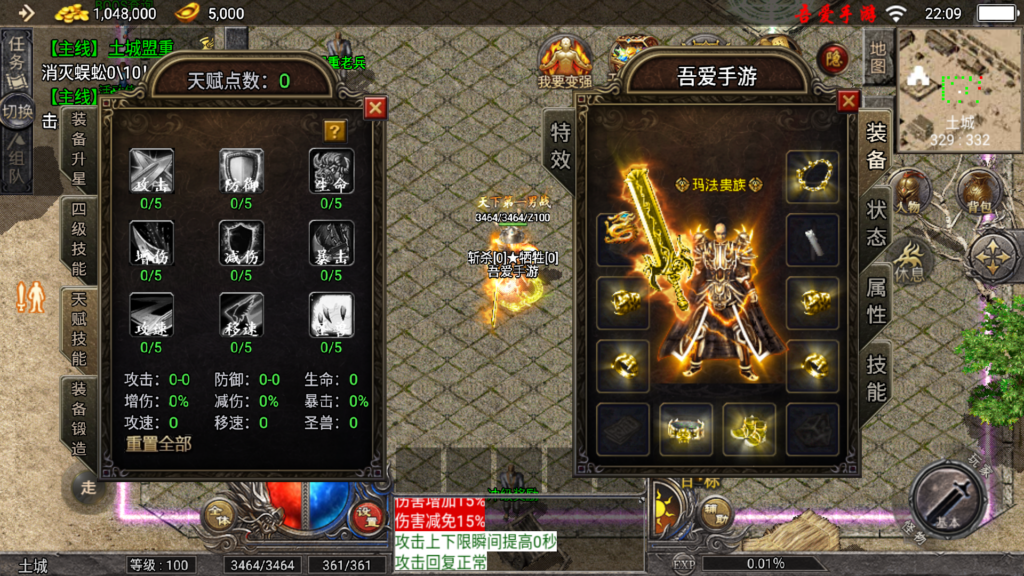Click 重置全部 to reset all talents
The width and height of the screenshot is (1024, 576).
[158, 443]
